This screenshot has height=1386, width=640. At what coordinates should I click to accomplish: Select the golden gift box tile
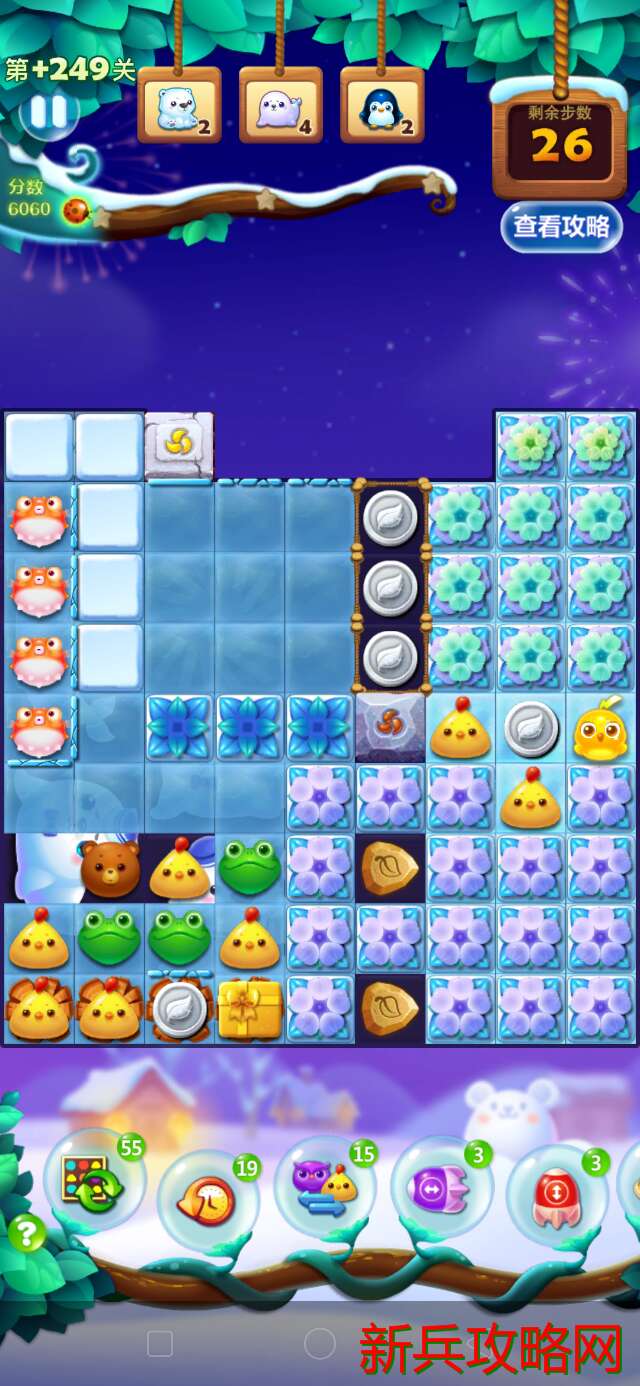[250, 1009]
